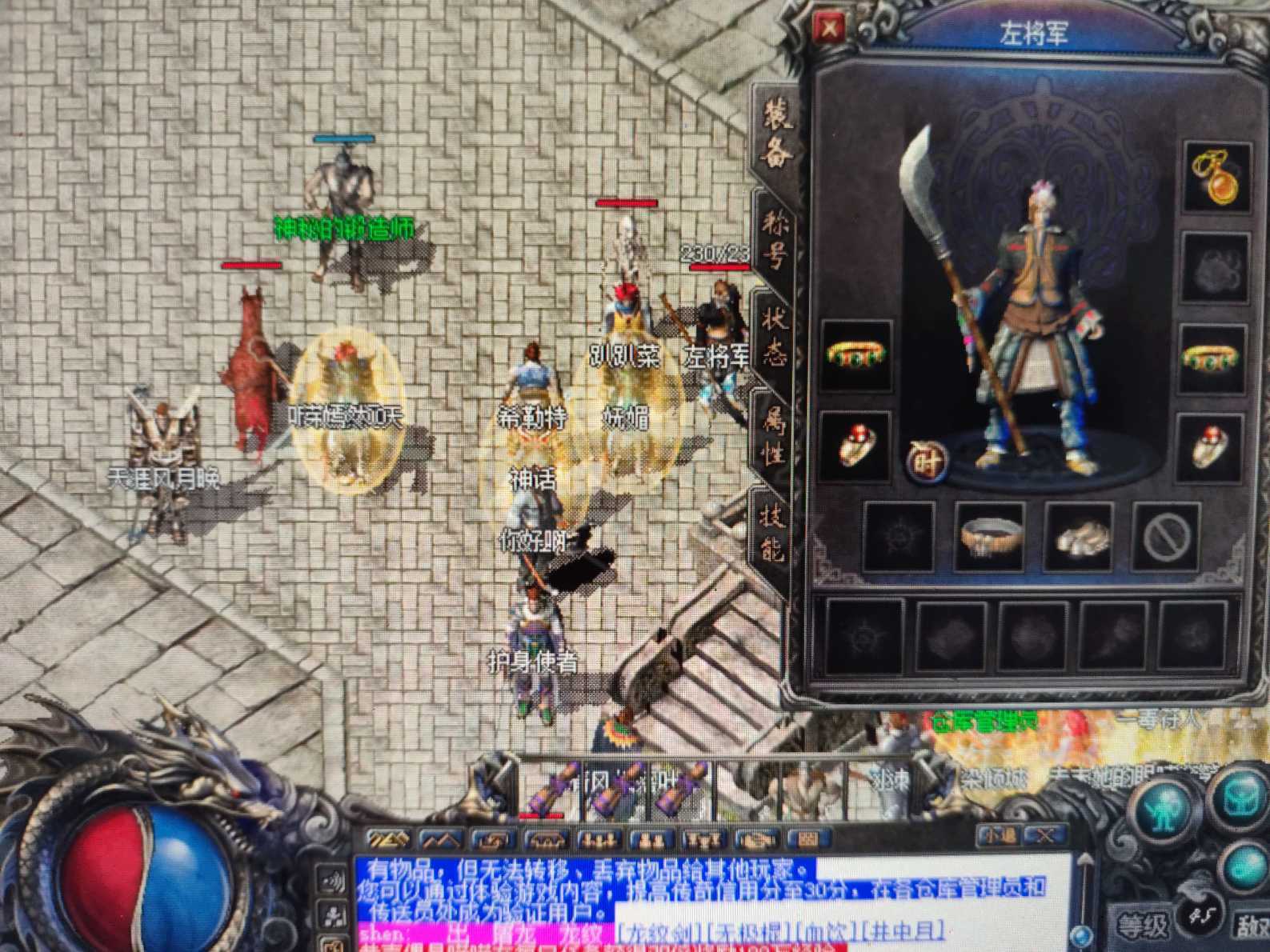This screenshot has height=952, width=1270.
Task: Close the chat window with its X
Action: [x=1043, y=836]
